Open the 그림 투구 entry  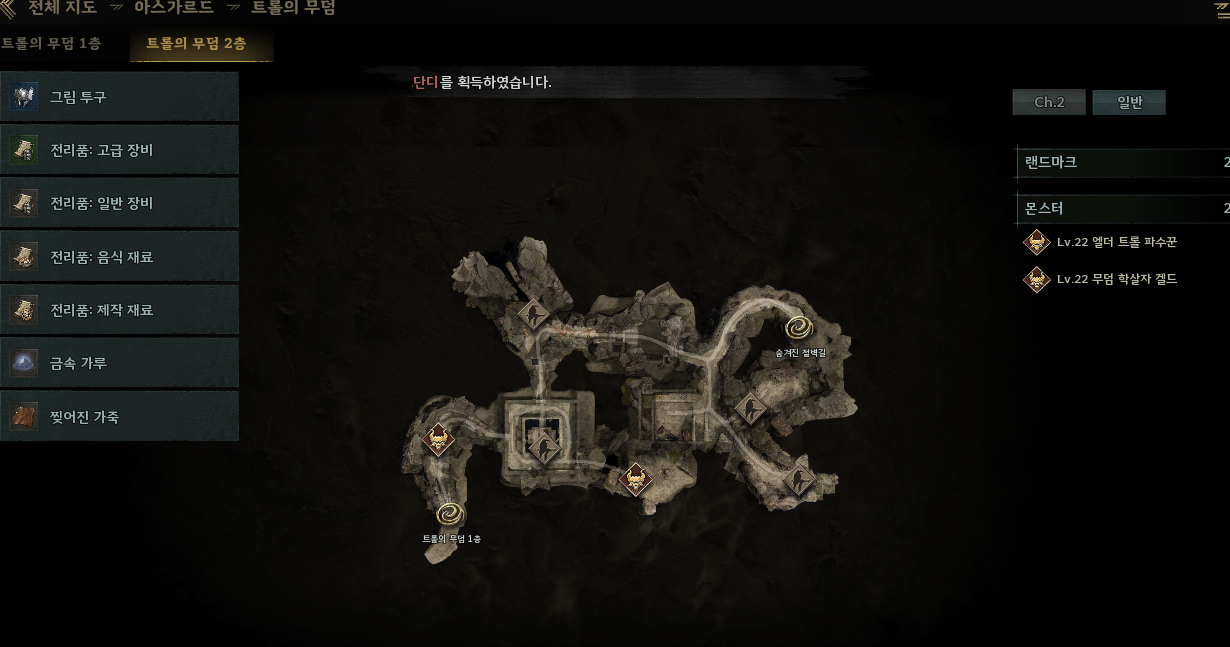pos(119,97)
